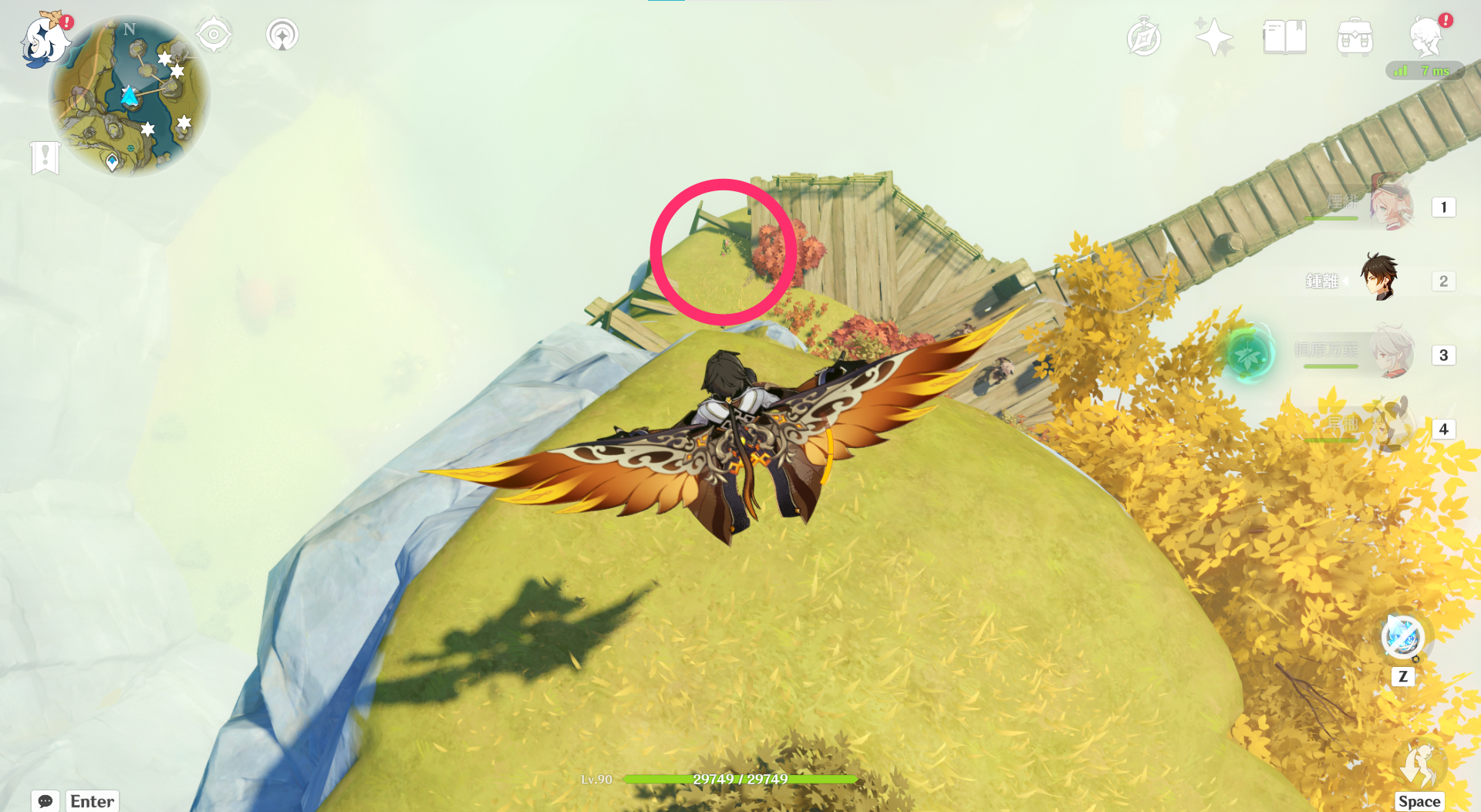
Task: Open the quest banner on the left edge
Action: [46, 160]
